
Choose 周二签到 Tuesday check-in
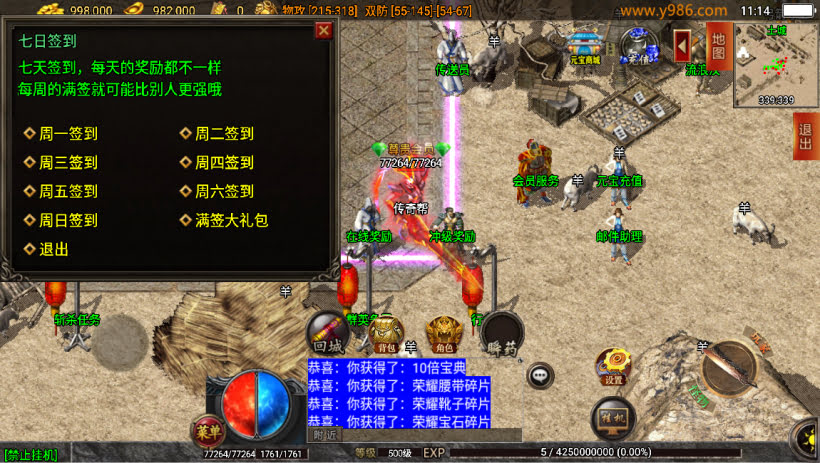pyautogui.click(x=223, y=134)
